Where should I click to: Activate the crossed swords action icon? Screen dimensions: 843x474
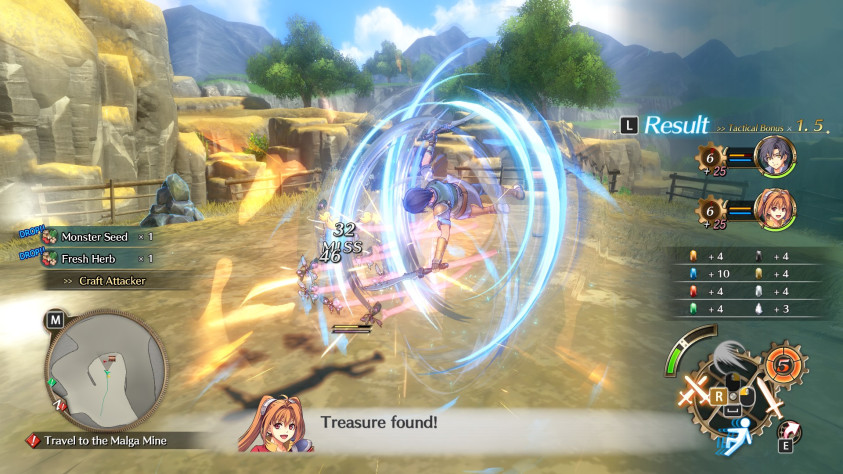693,390
